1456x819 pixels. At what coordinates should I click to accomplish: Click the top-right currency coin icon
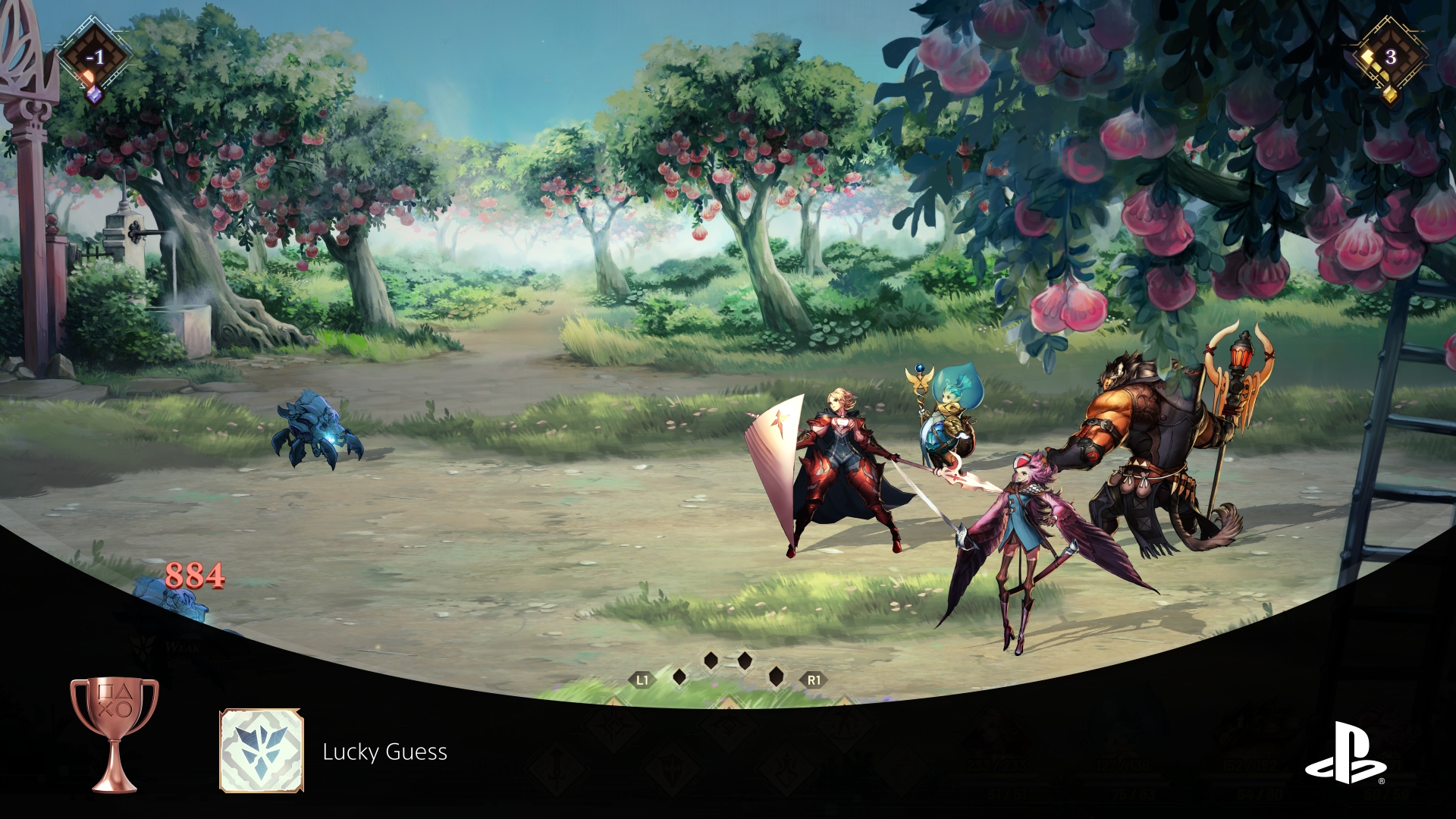coord(1389,59)
